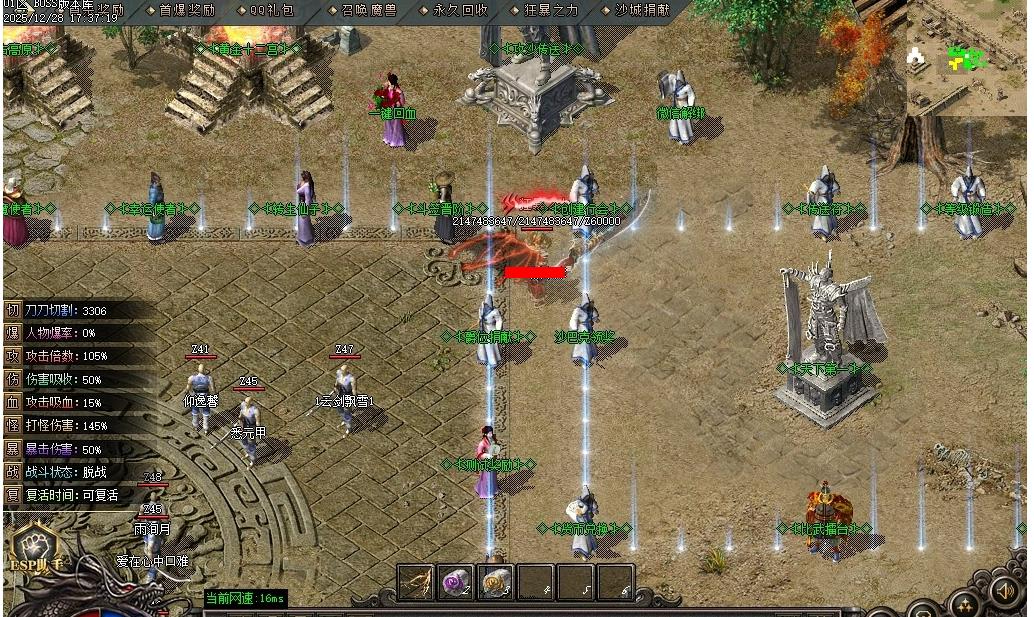Use the purple scroll in hotbar slot 2
1034x617 pixels.
[456, 582]
